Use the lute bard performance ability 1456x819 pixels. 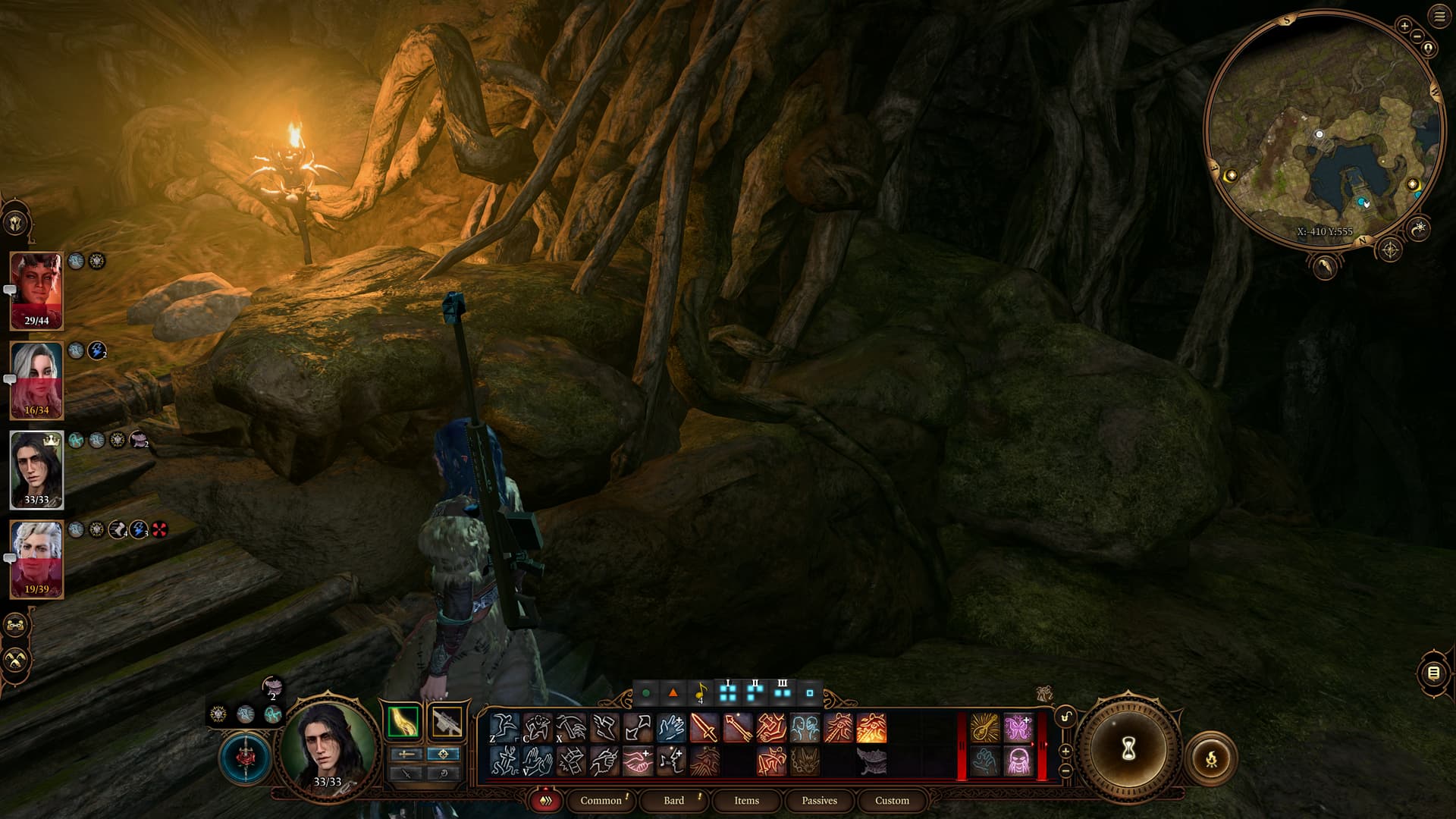[x=984, y=729]
